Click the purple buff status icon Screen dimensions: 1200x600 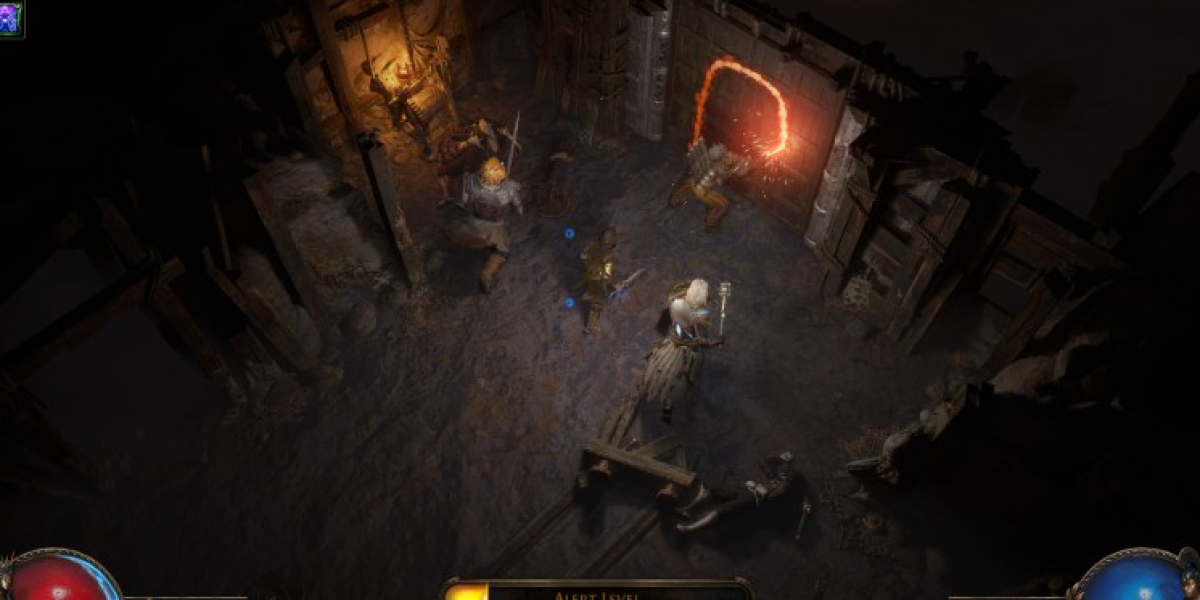point(10,18)
